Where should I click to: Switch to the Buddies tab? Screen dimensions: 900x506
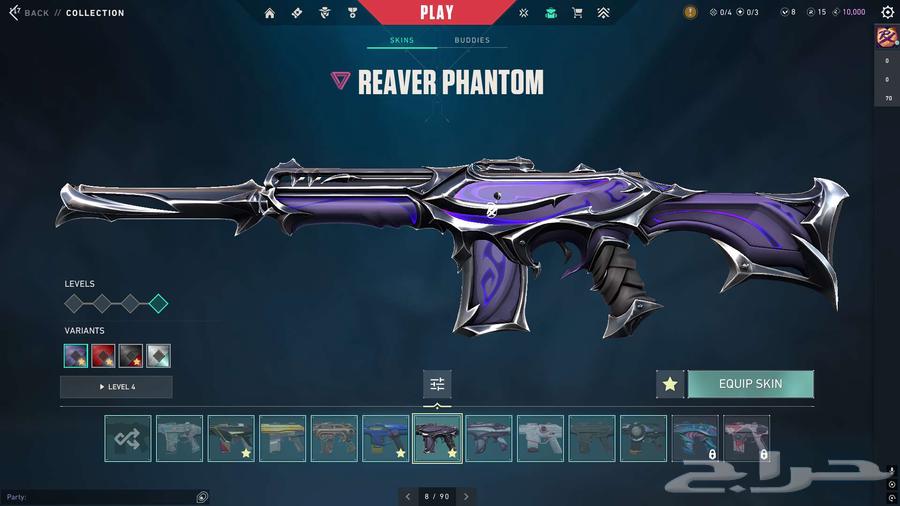pos(472,41)
